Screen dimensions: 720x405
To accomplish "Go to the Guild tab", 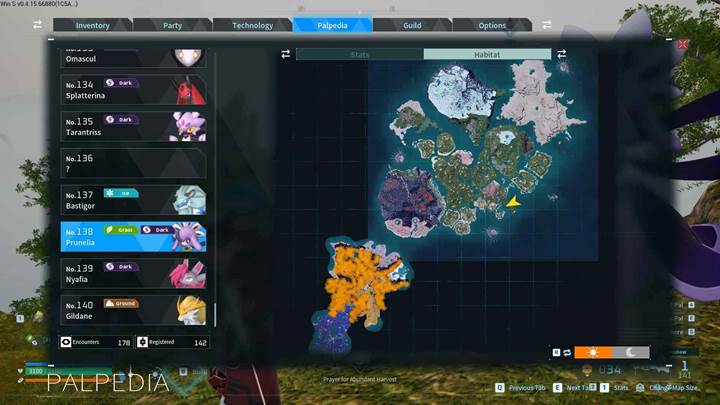I will (x=412, y=25).
